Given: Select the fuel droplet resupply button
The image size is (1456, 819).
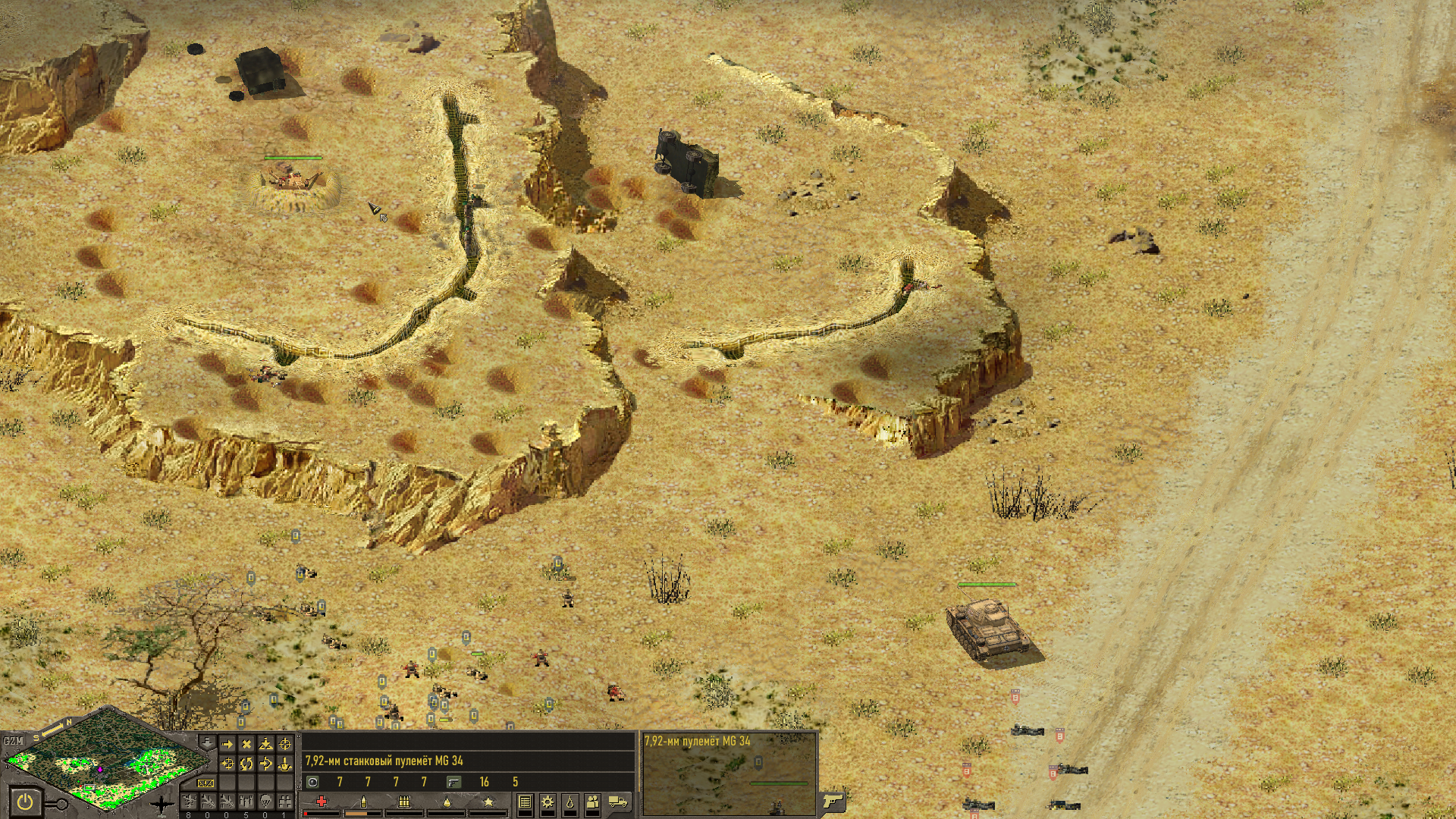Looking at the screenshot, I should pyautogui.click(x=570, y=802).
